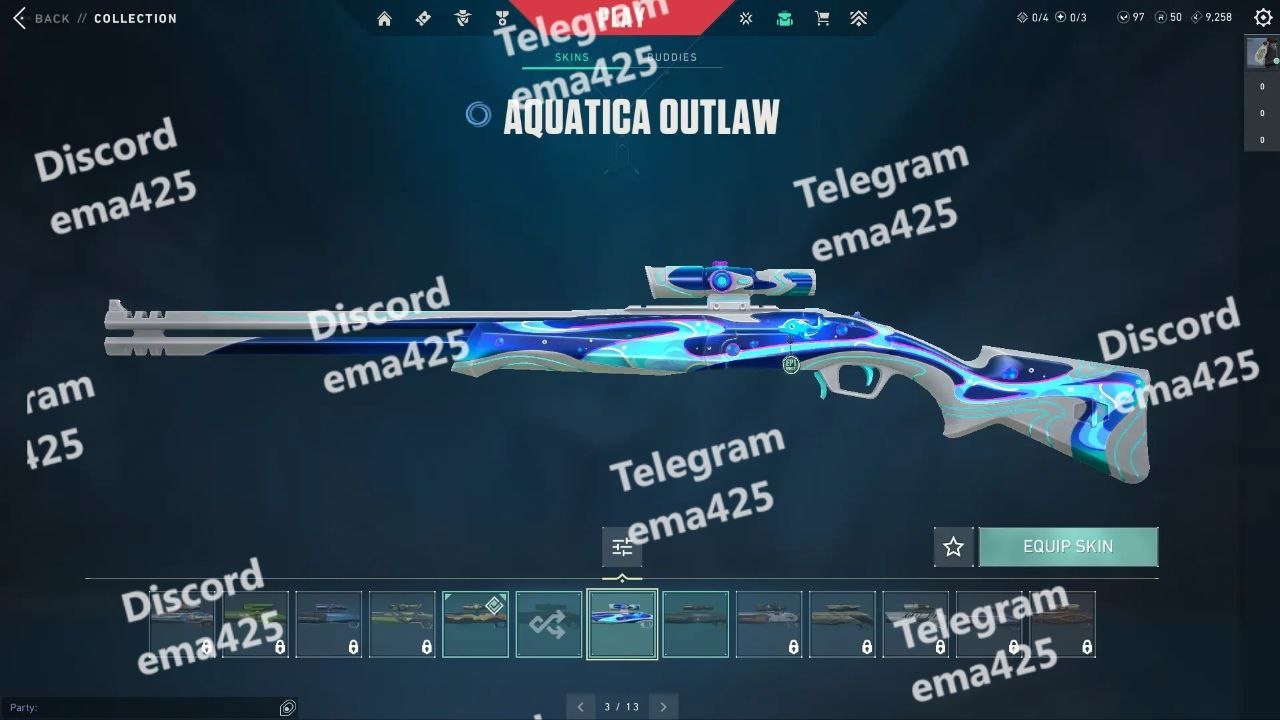Click the red PLAY button
Image resolution: width=1280 pixels, height=720 pixels.
(621, 18)
